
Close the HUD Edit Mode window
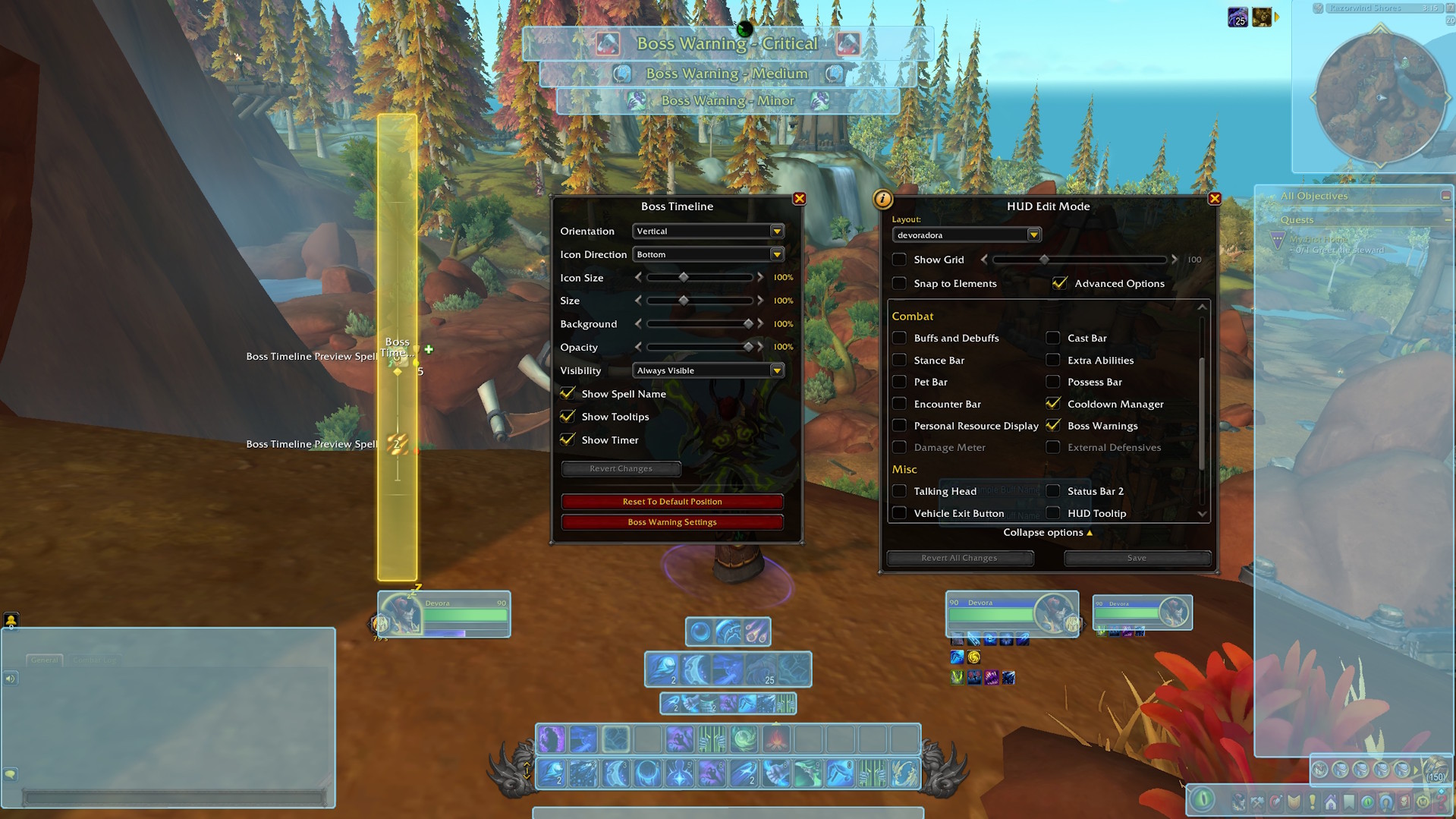point(1214,199)
